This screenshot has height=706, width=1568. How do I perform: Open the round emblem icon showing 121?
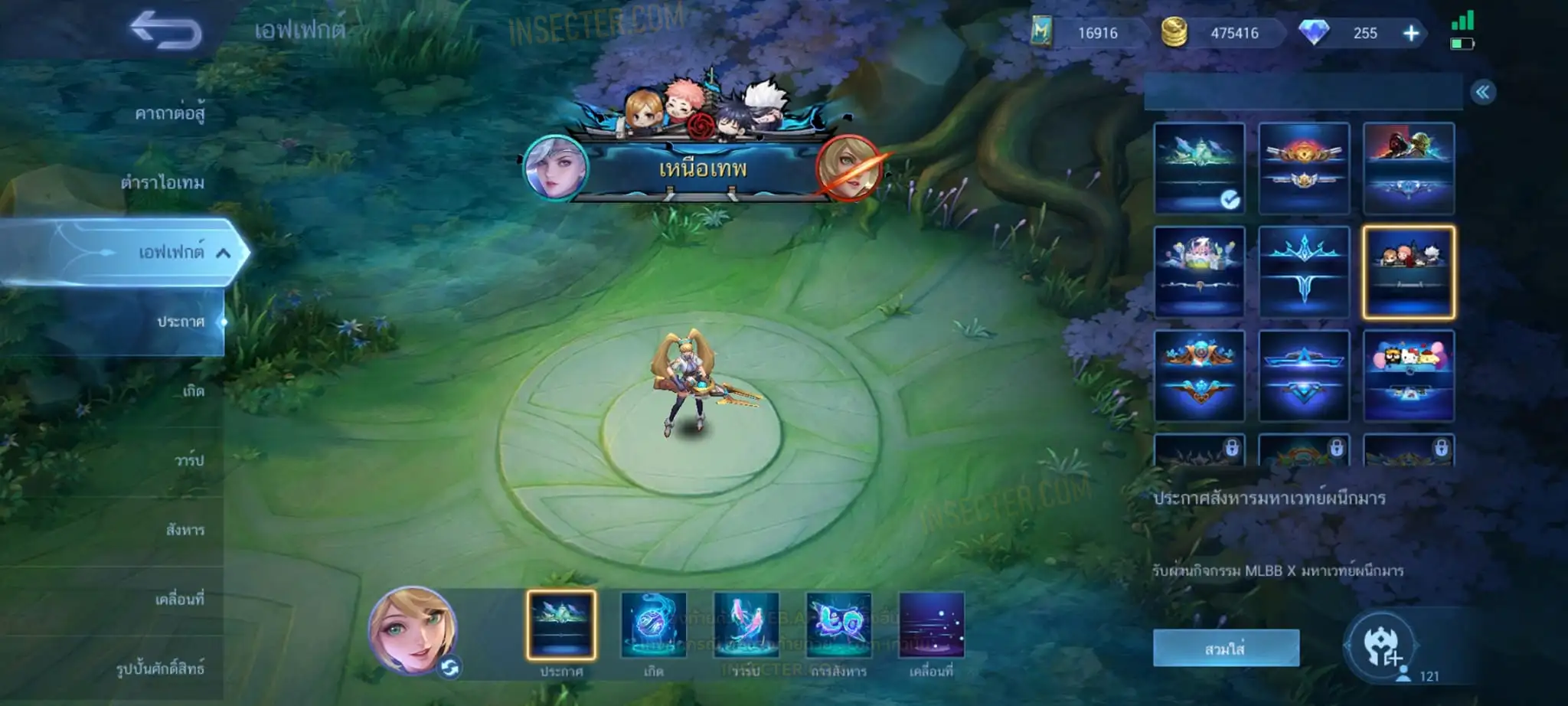point(1380,647)
